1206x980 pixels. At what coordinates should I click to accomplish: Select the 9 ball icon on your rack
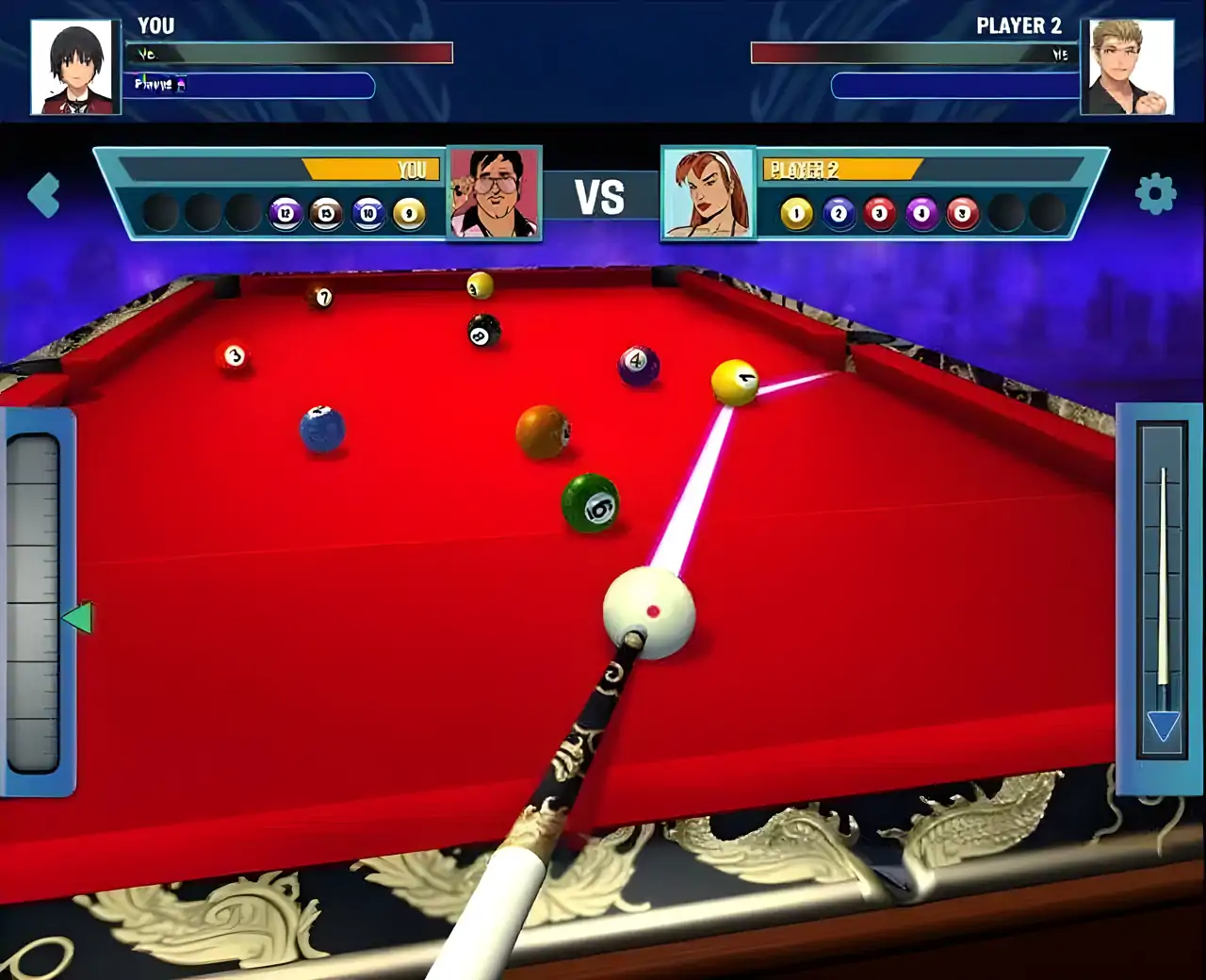coord(408,211)
